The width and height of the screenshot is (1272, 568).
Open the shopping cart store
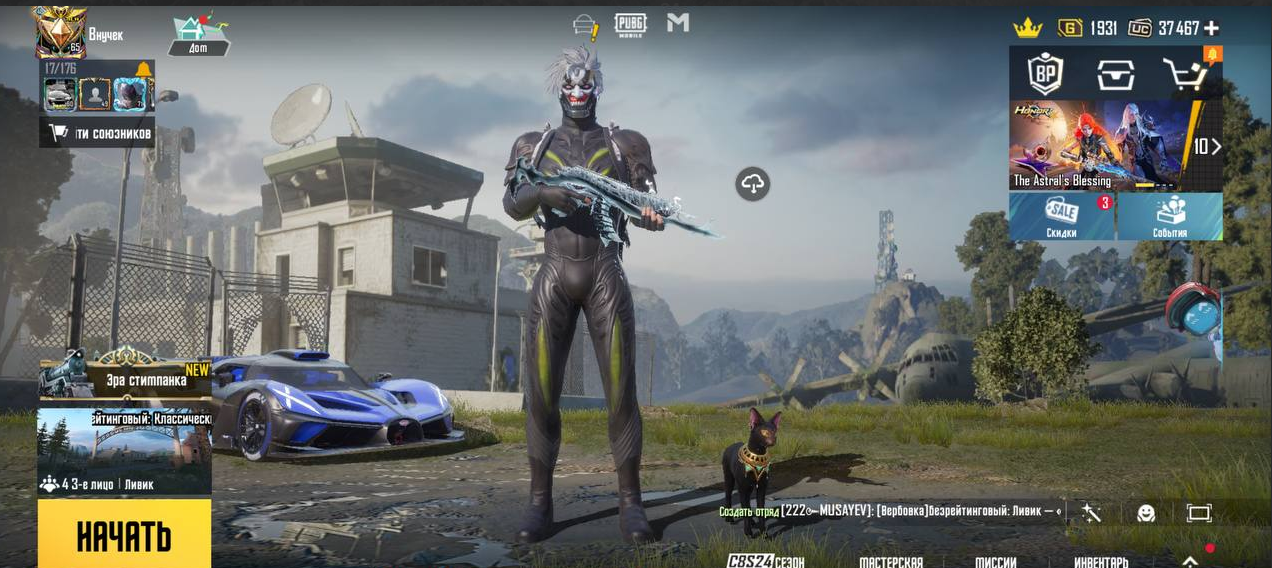(x=1187, y=73)
